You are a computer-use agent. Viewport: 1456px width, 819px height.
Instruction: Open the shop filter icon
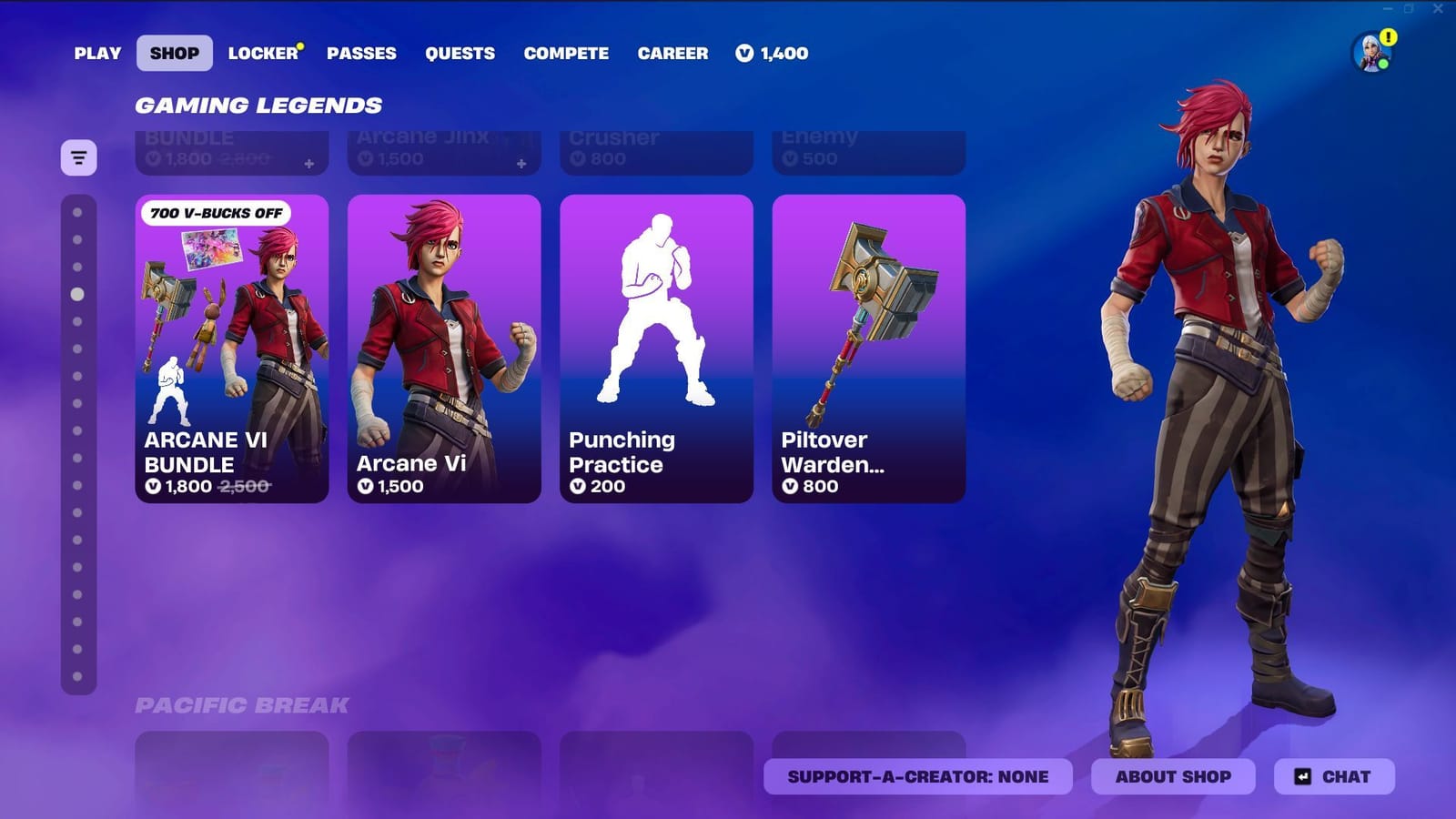click(78, 157)
